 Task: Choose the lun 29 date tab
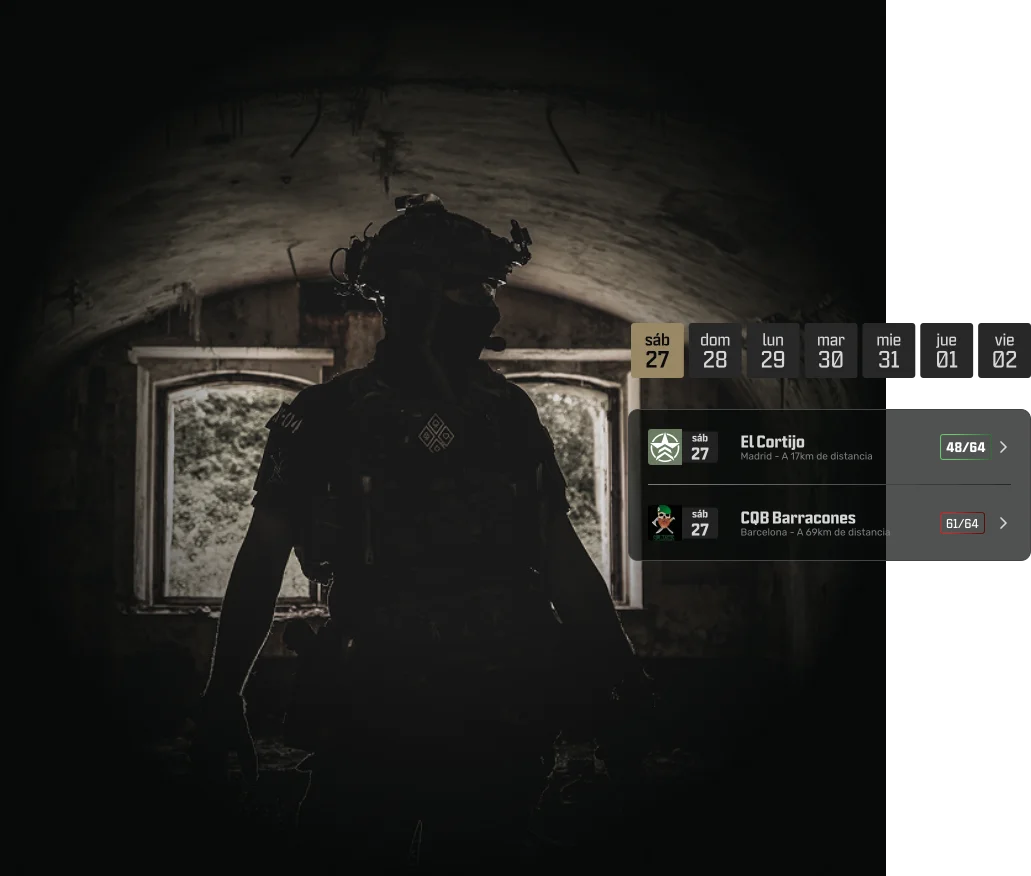click(x=773, y=351)
